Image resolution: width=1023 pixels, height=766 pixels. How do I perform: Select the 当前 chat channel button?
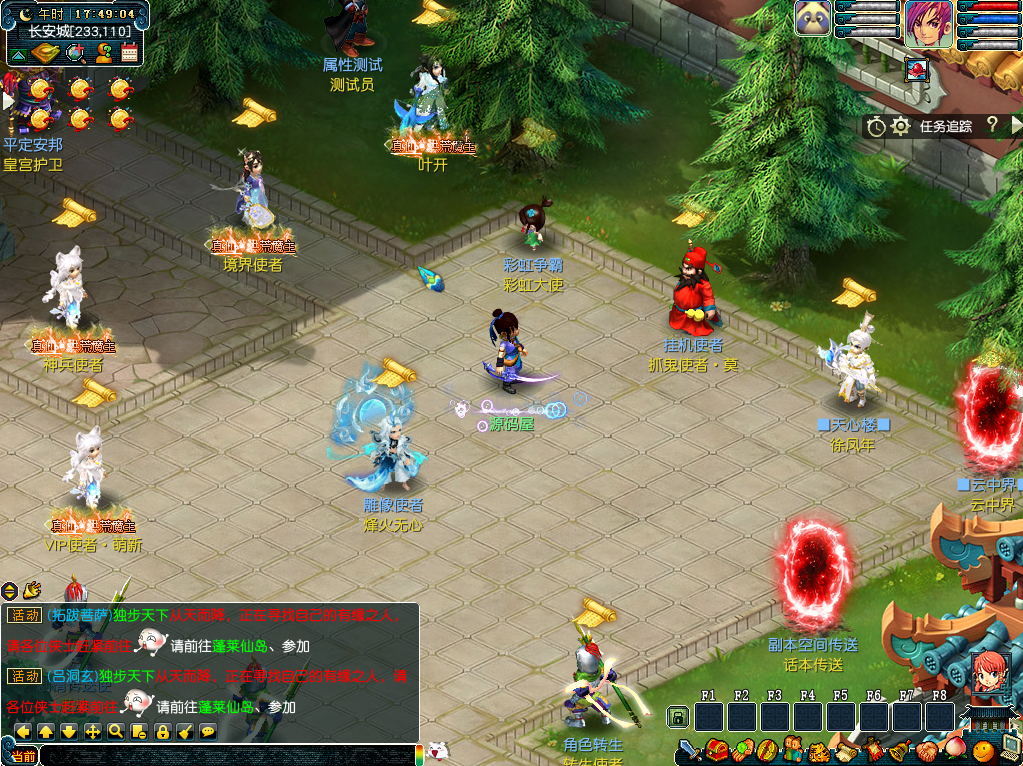[23, 756]
